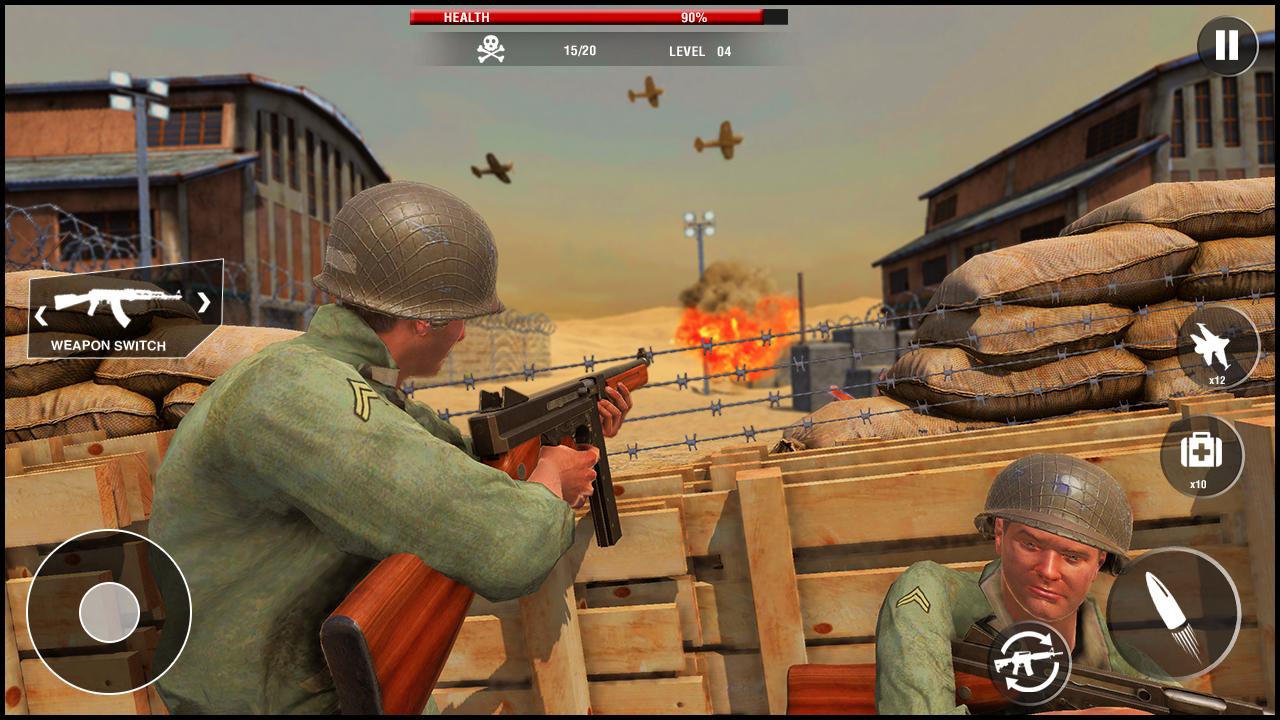Select the Level 04 indicator

(x=701, y=52)
